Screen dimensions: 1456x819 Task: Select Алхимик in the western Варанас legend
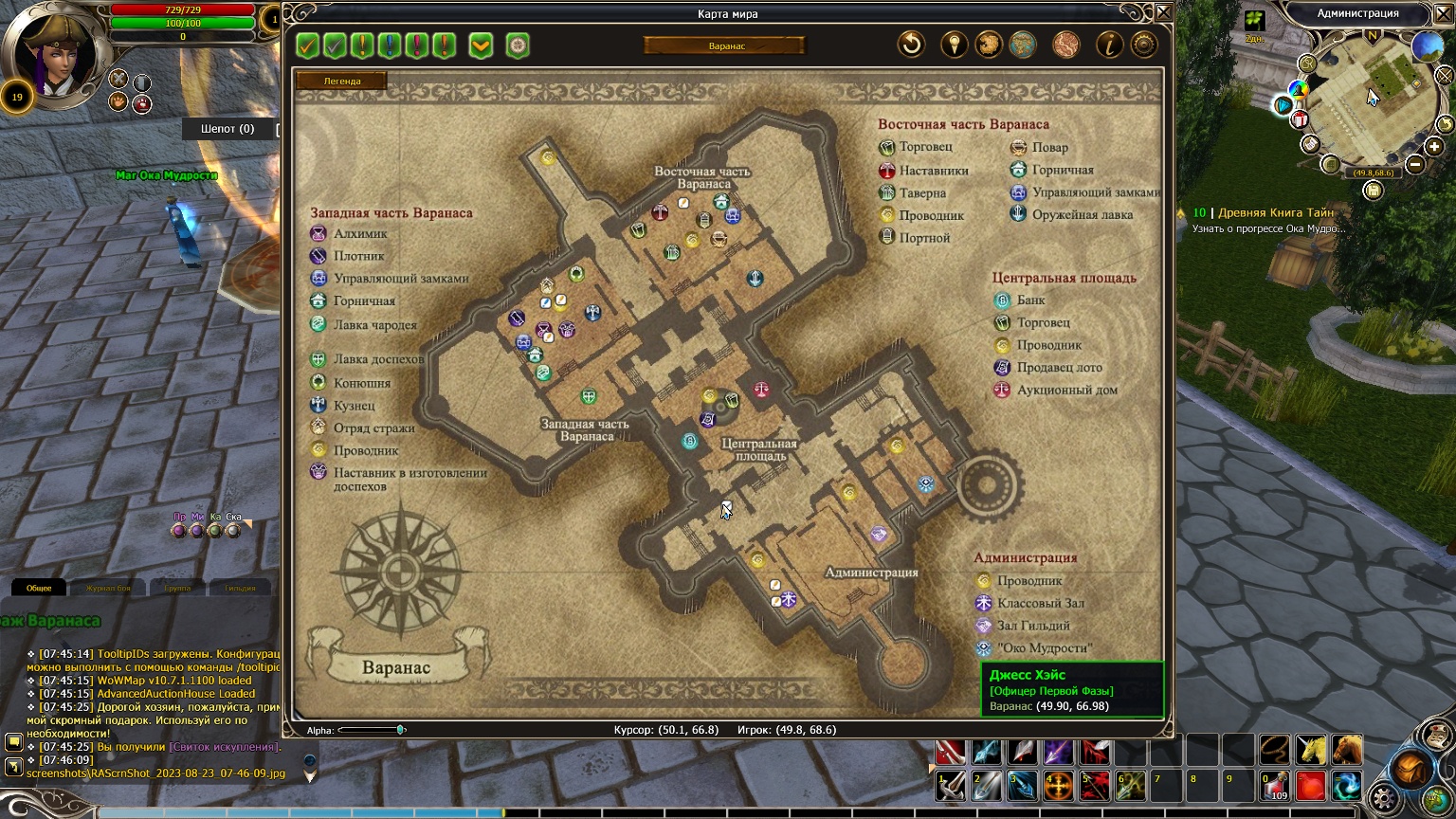tap(360, 233)
